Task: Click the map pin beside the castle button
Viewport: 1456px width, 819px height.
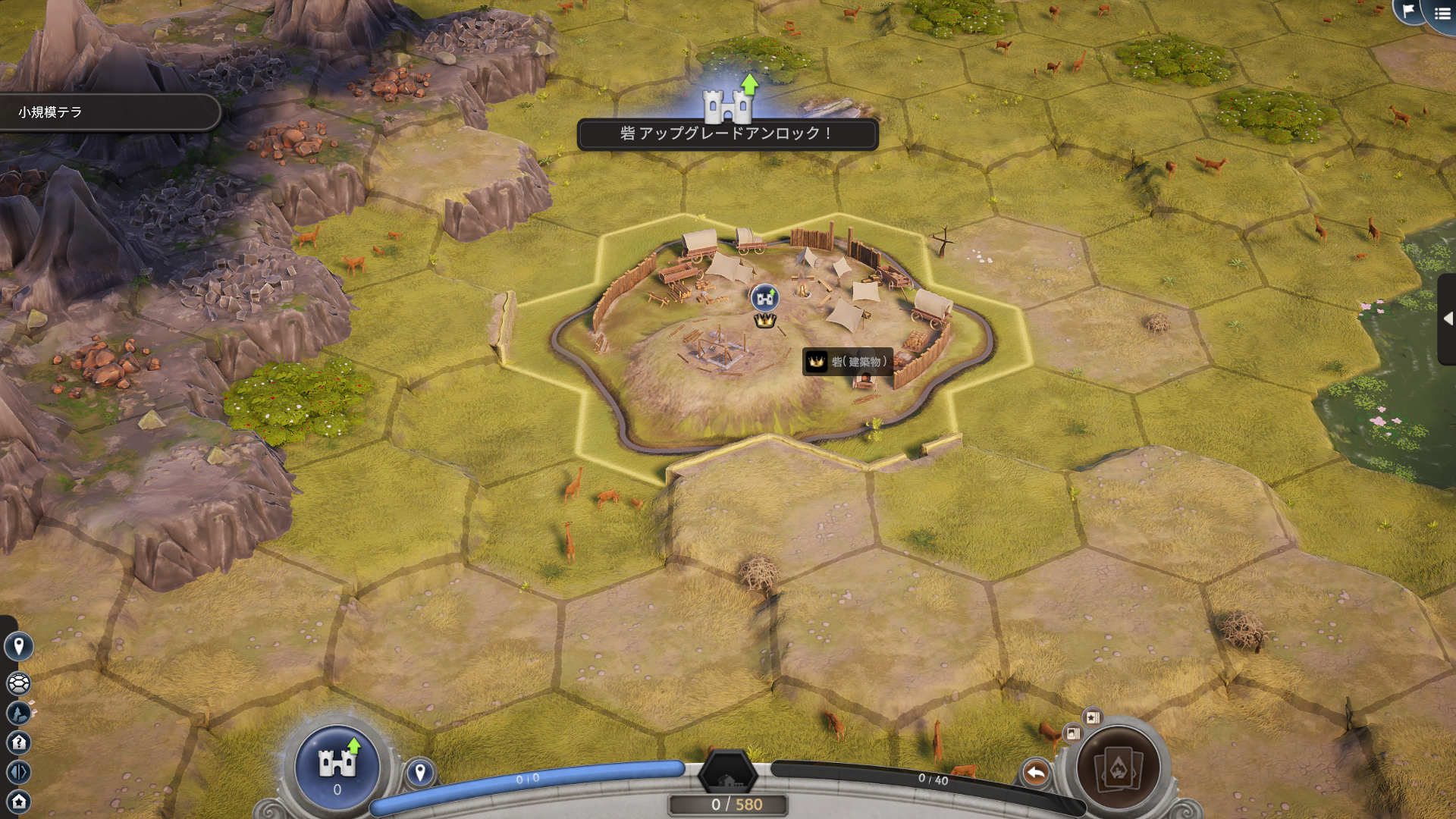Action: click(x=420, y=773)
